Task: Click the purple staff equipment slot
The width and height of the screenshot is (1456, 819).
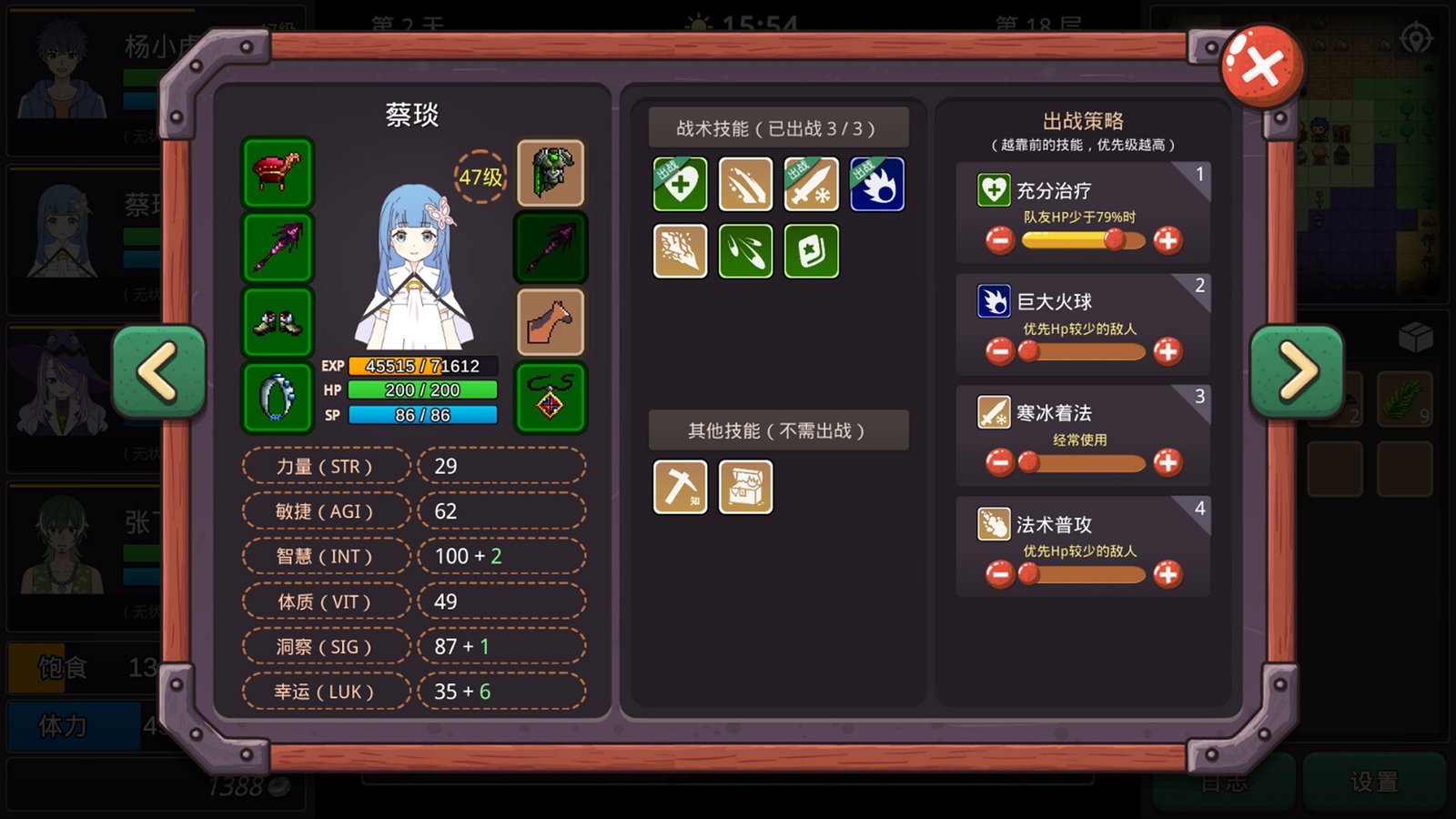Action: click(x=278, y=246)
